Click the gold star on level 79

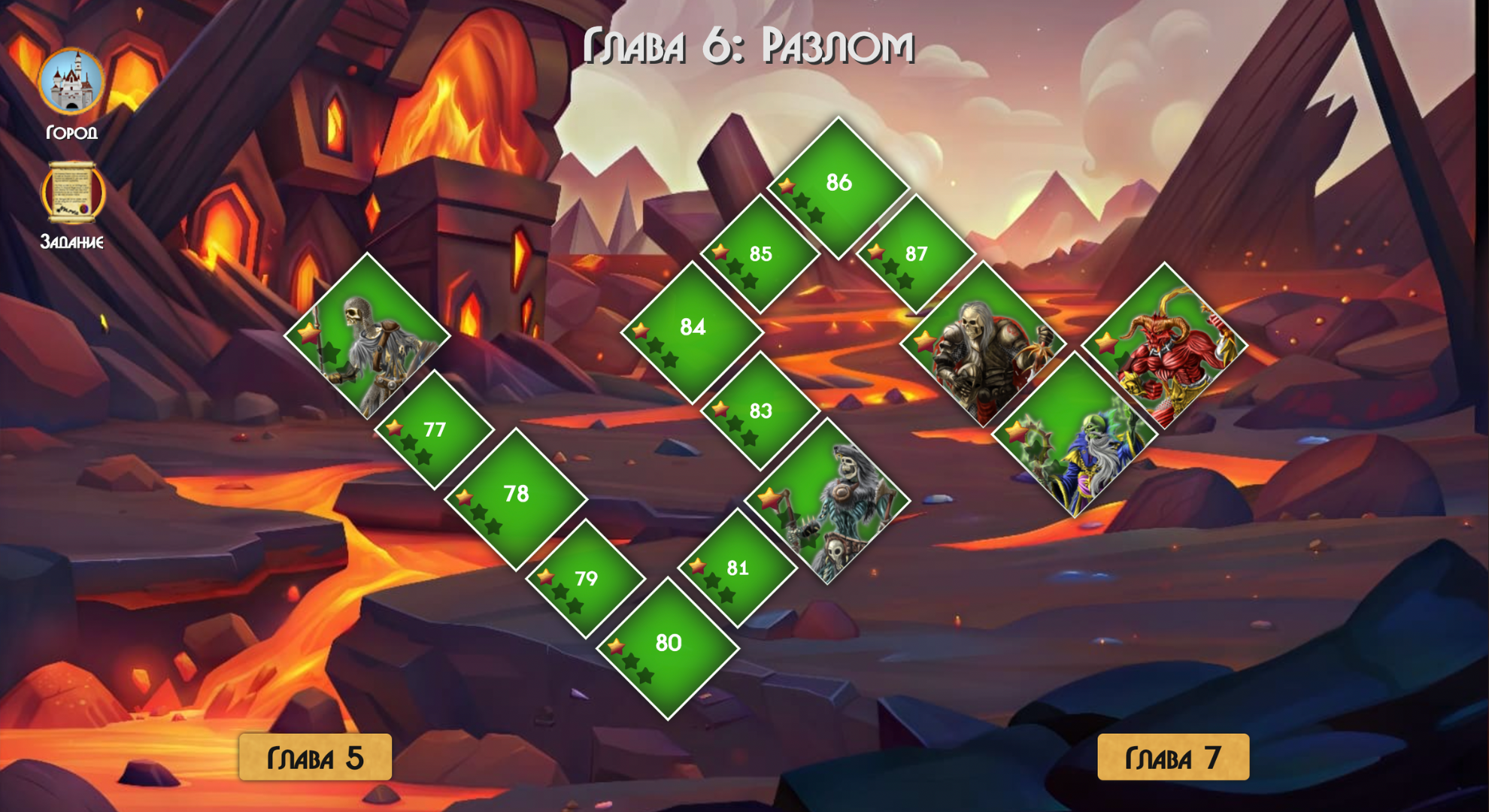544,576
